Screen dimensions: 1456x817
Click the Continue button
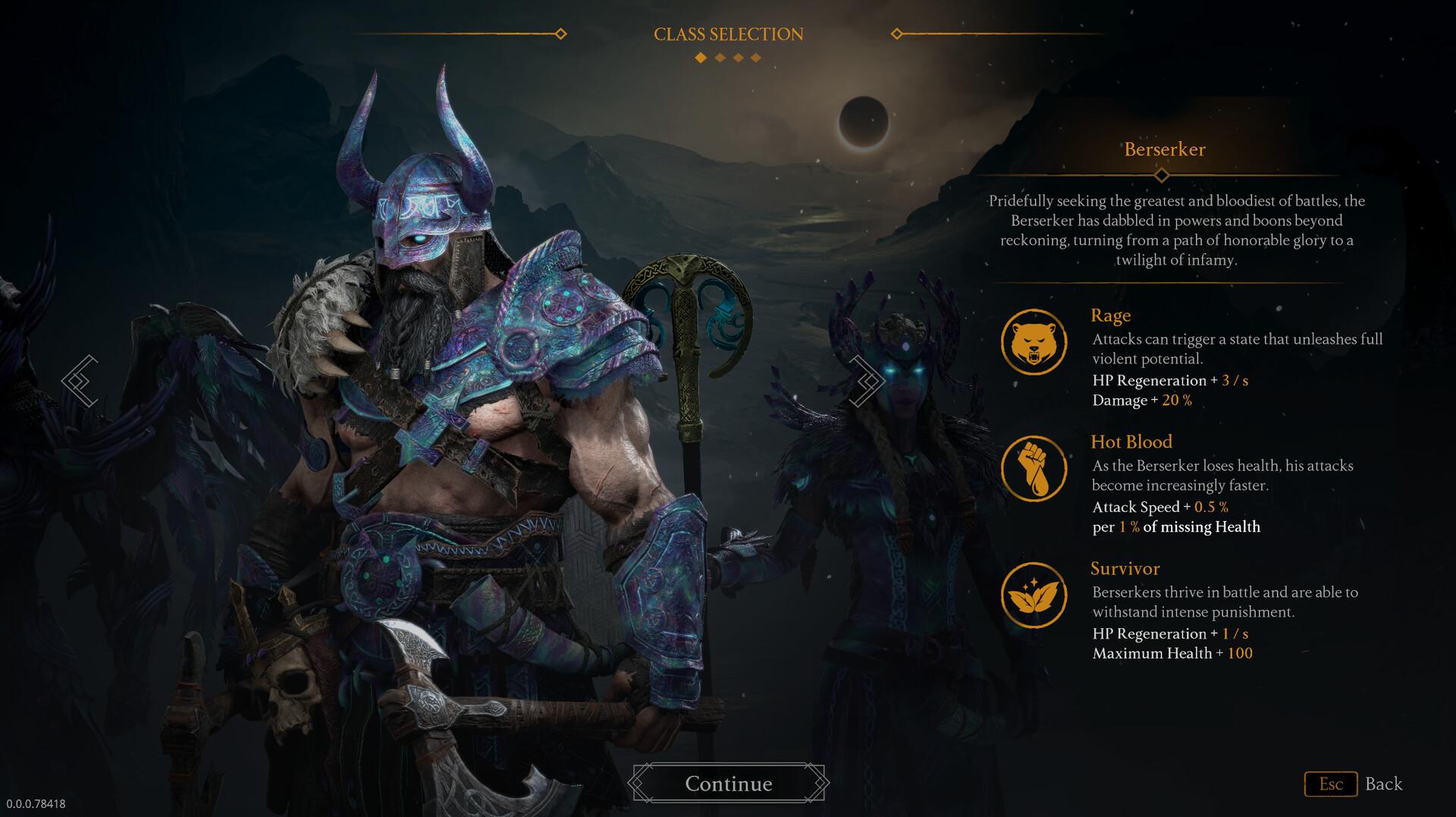[728, 784]
